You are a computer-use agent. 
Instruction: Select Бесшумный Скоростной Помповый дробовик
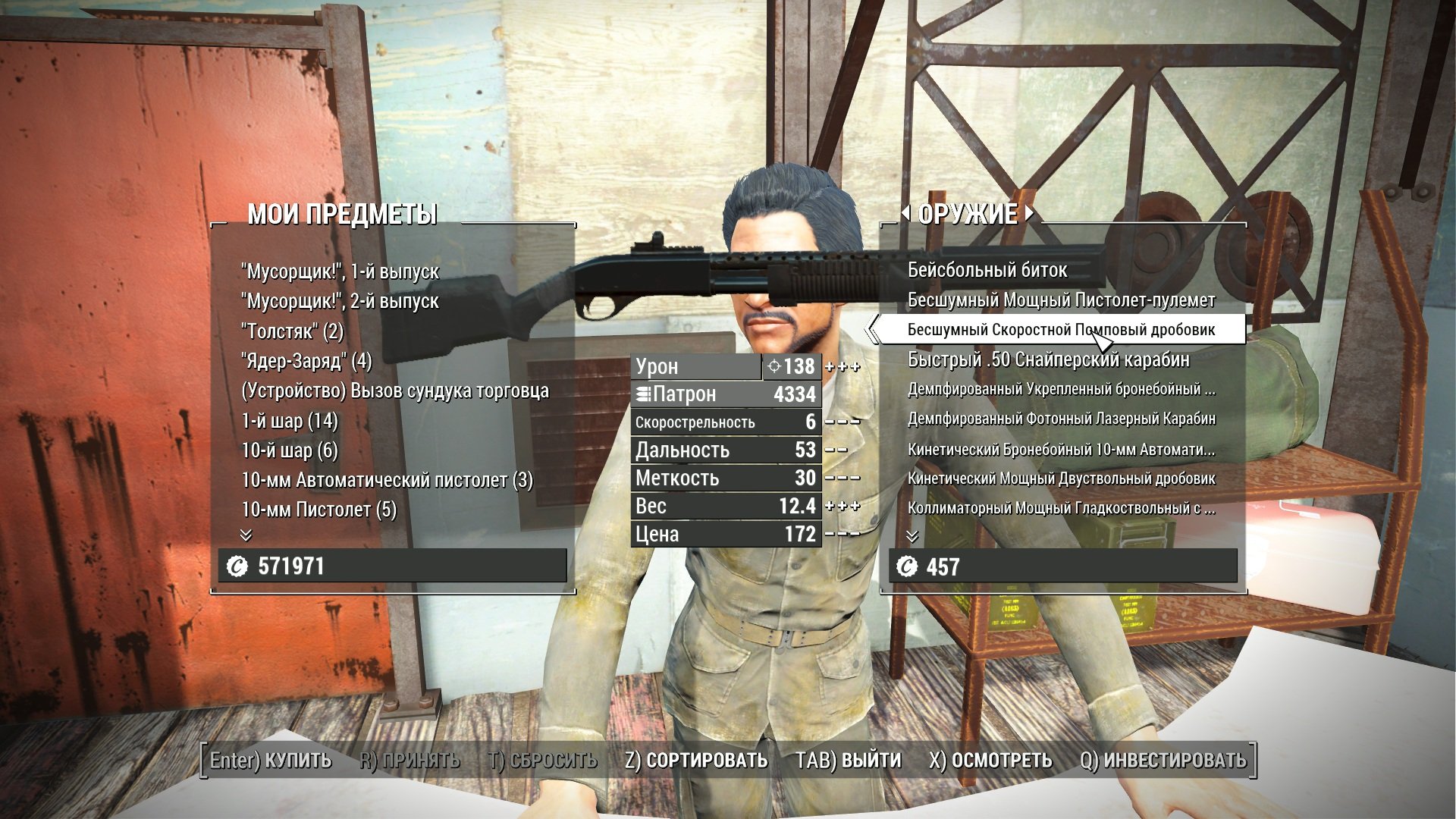click(1061, 330)
